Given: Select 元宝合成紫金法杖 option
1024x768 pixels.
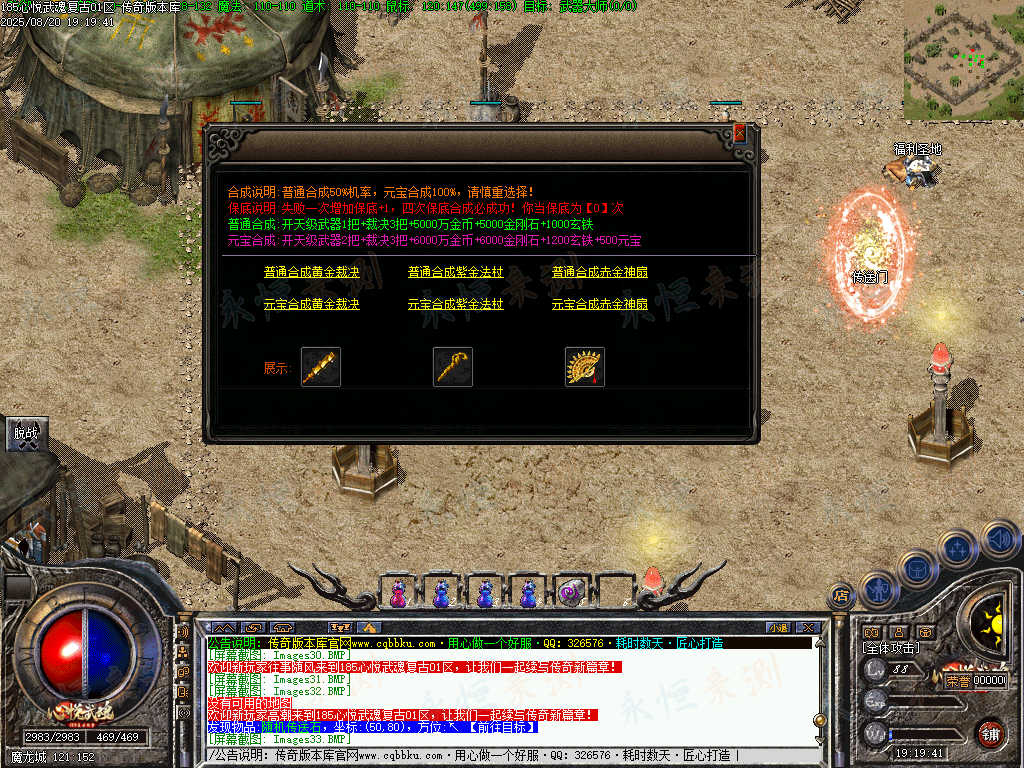Looking at the screenshot, I should 455,304.
